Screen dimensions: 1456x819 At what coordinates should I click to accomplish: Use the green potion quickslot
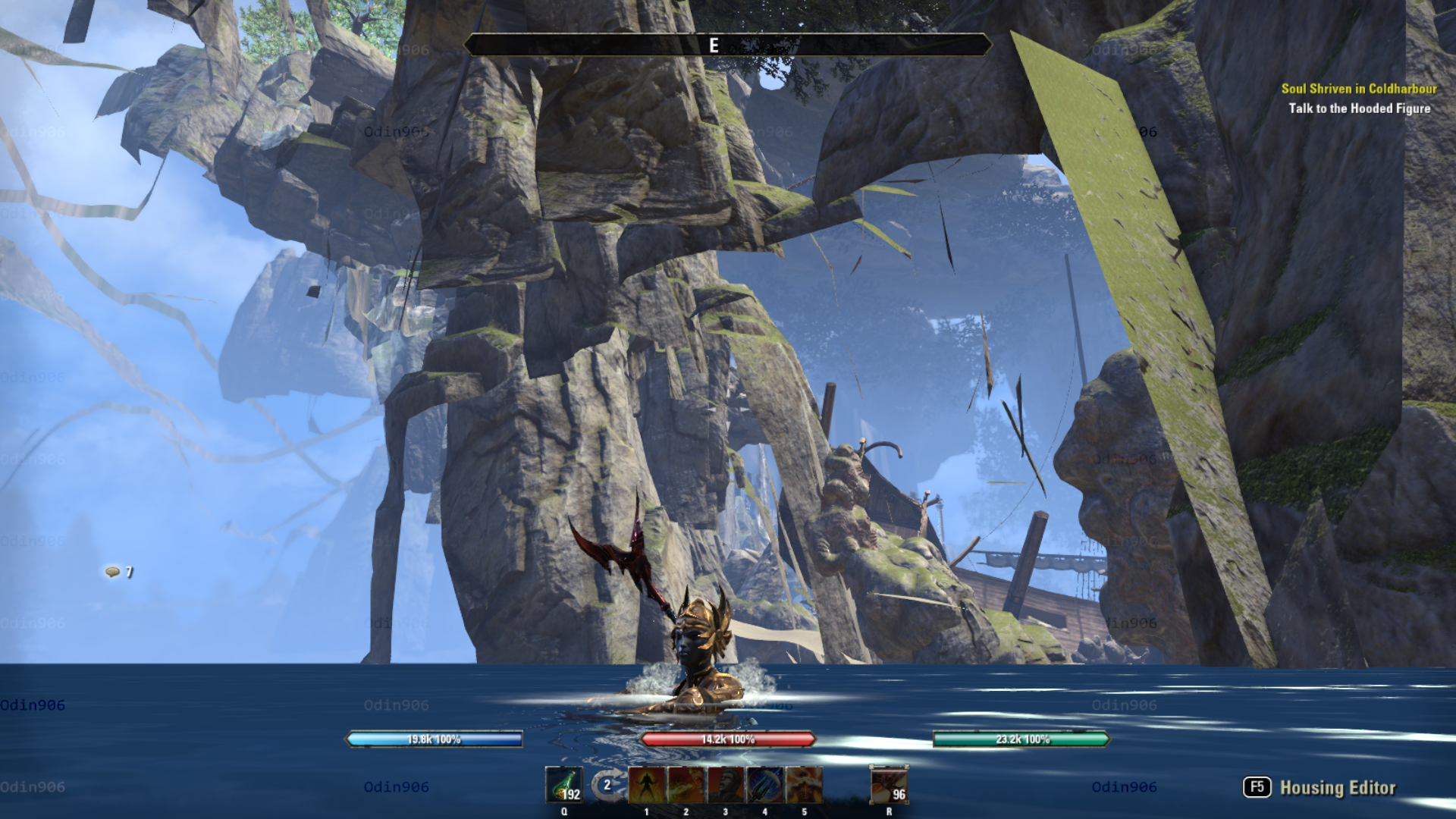point(564,784)
